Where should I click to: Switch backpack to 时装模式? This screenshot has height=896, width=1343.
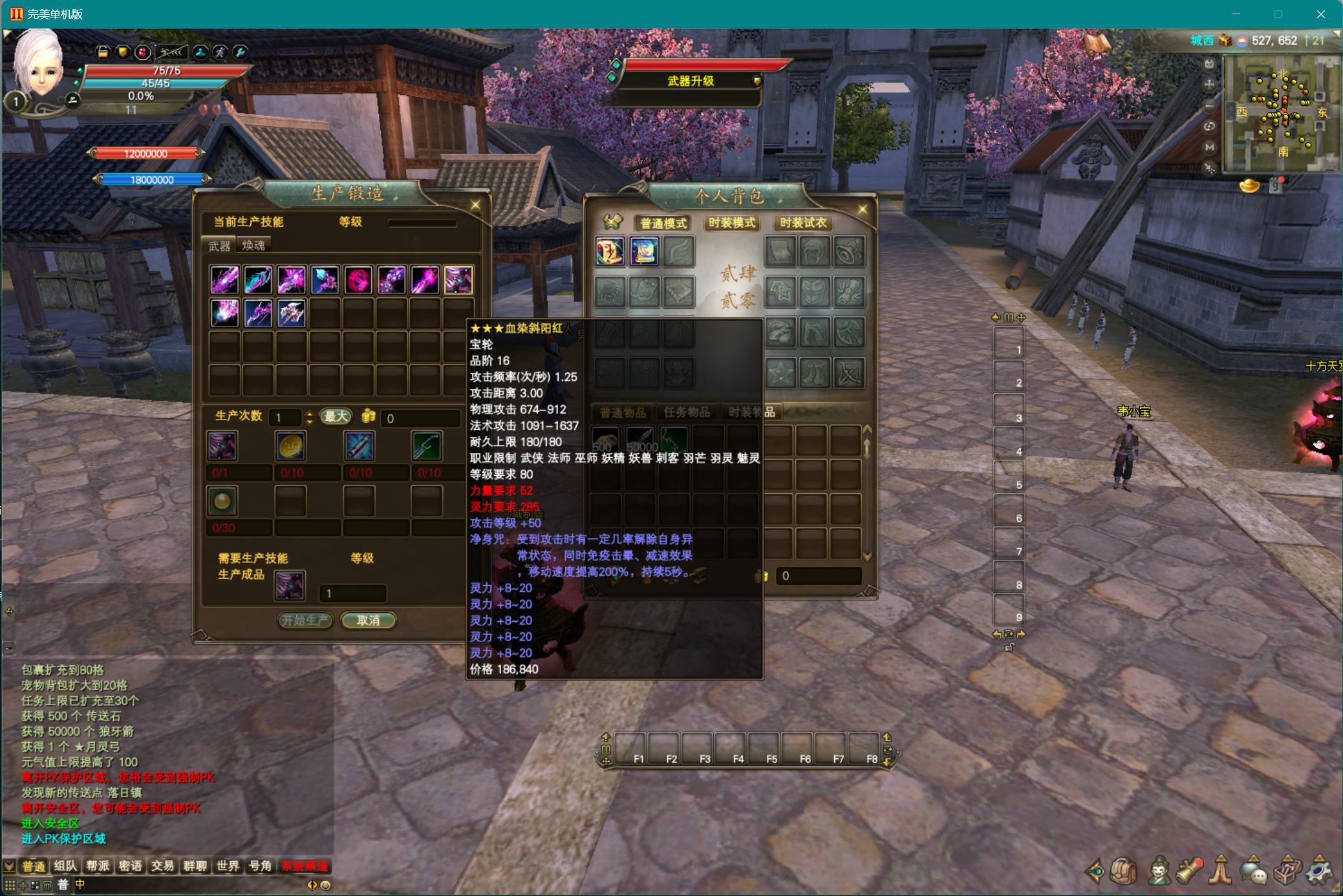coord(731,223)
